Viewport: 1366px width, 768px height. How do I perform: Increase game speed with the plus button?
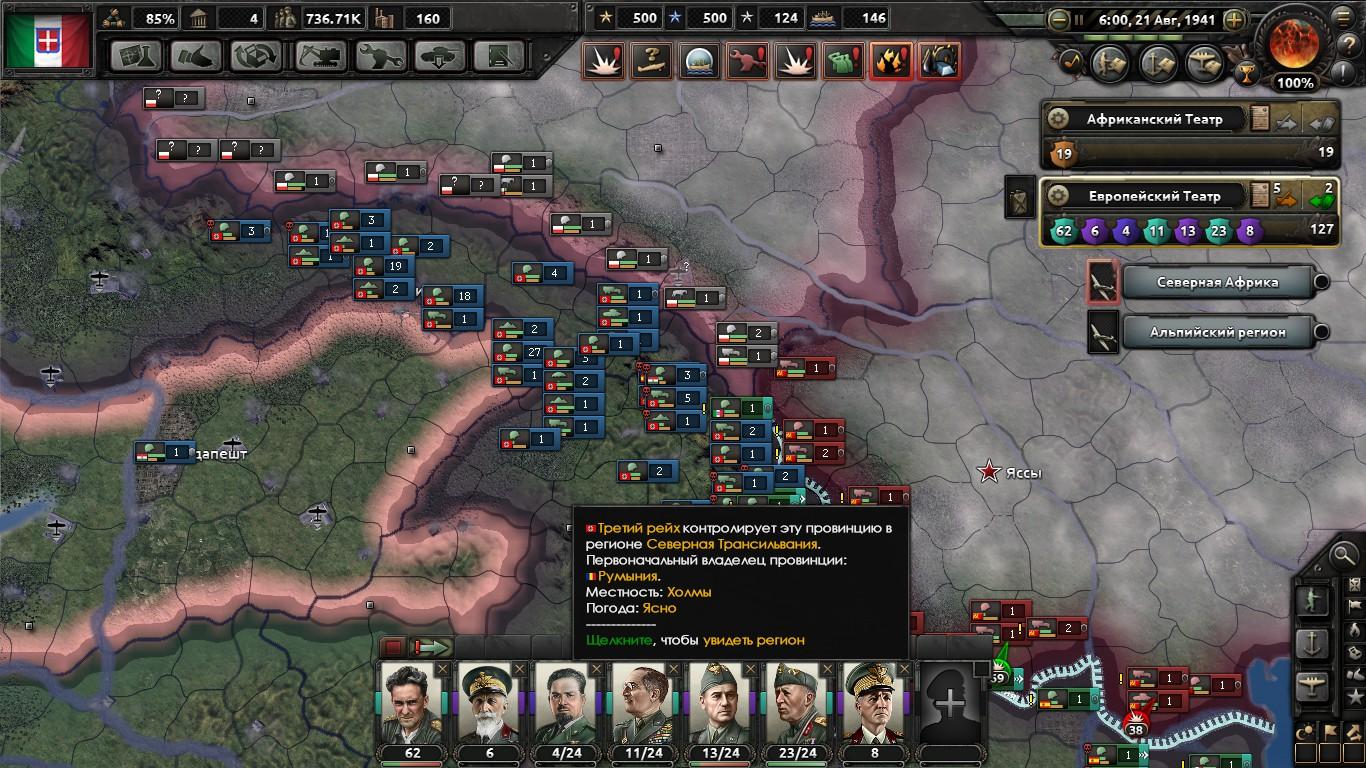coord(1235,19)
